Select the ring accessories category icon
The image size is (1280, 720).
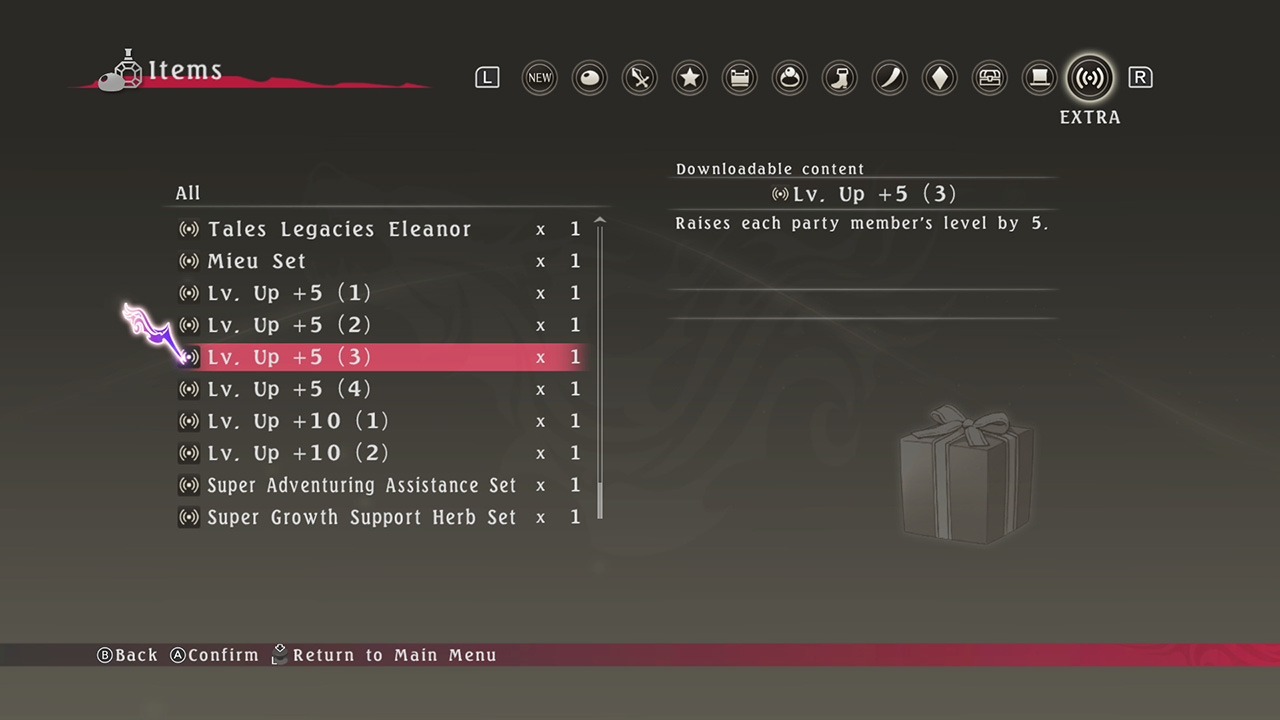pos(789,77)
